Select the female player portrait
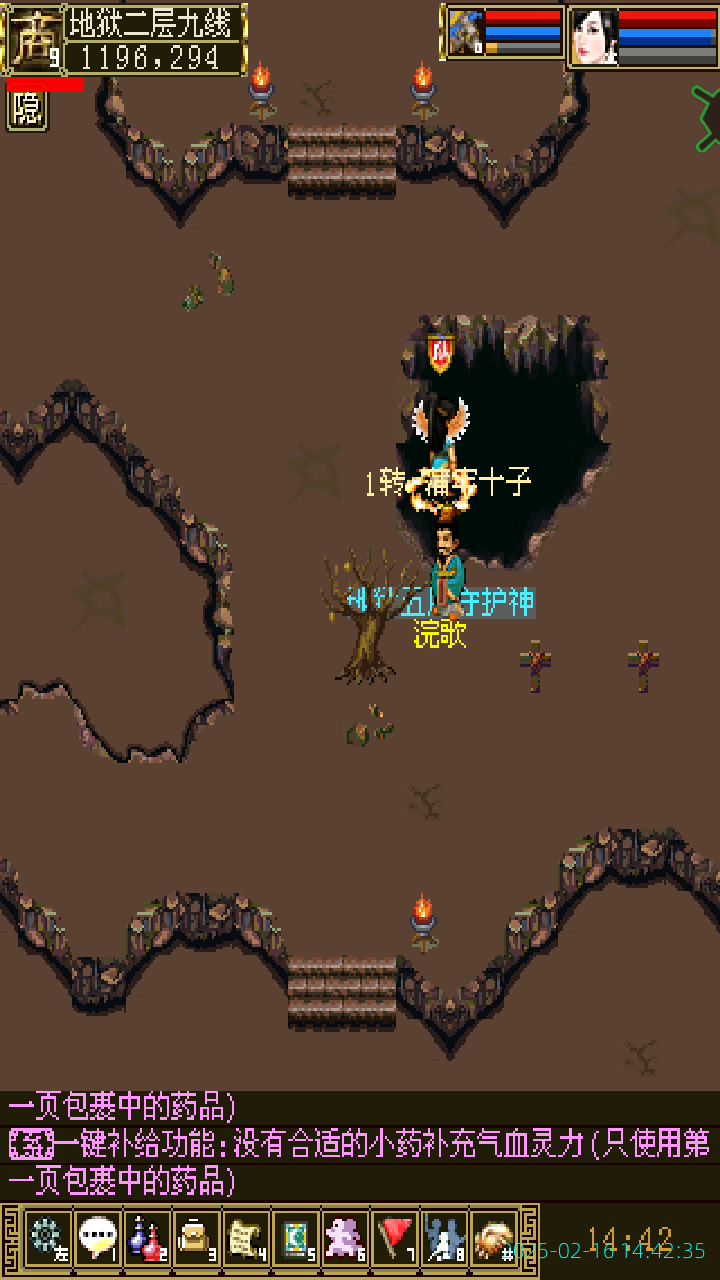 pyautogui.click(x=594, y=37)
